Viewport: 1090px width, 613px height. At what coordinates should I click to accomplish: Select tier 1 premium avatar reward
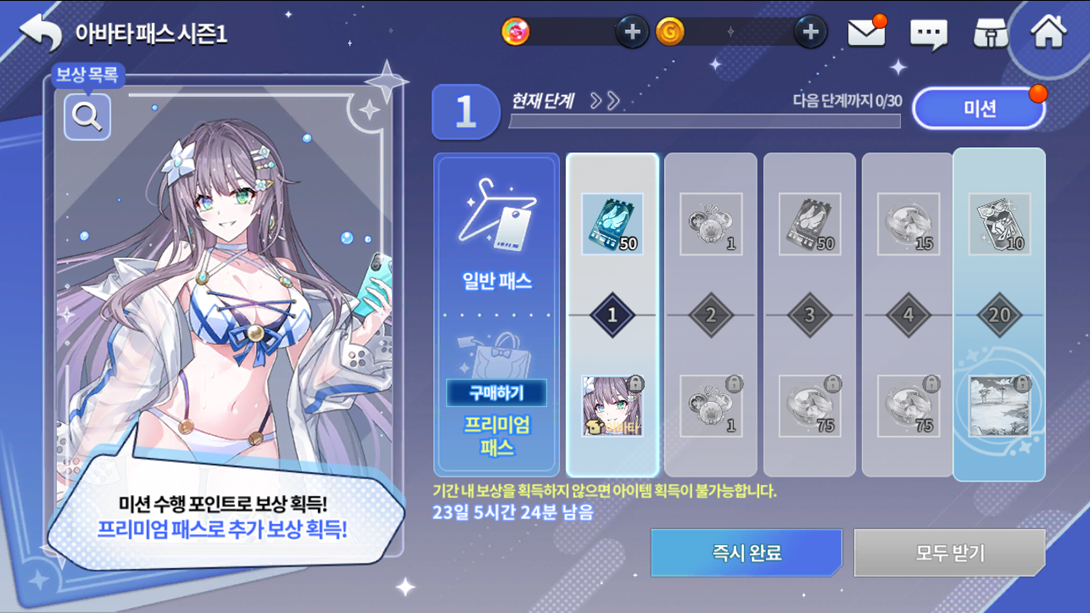coord(612,406)
